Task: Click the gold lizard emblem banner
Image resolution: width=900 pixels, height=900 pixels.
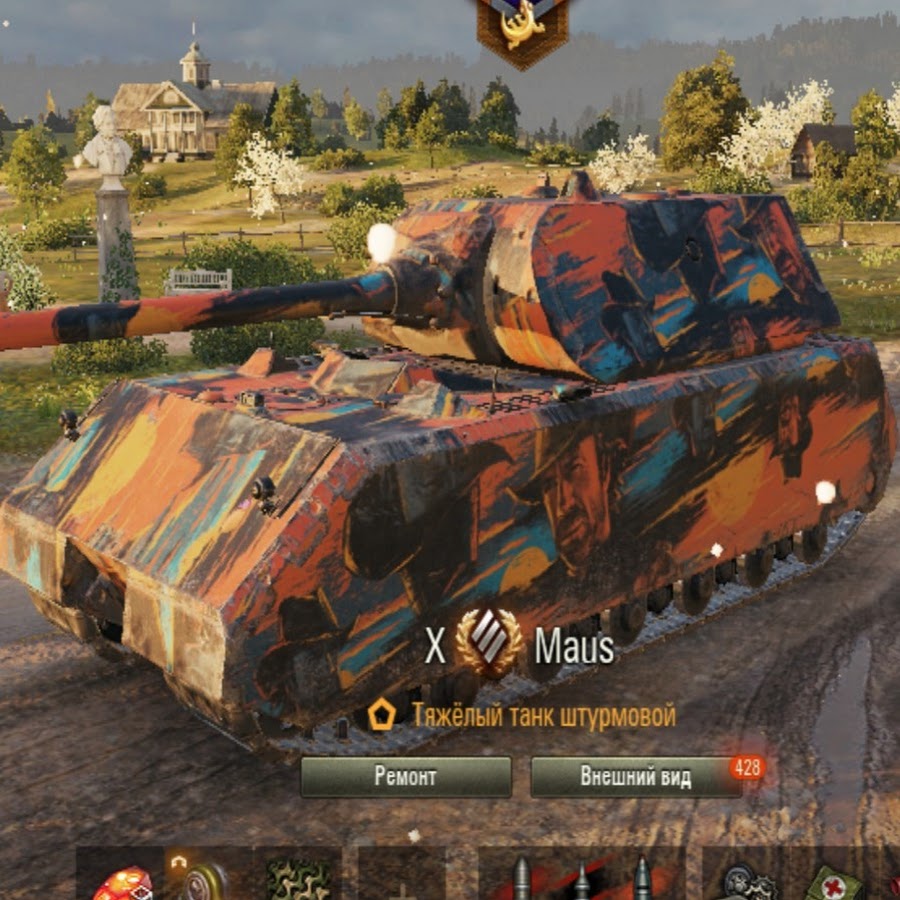Action: 522,28
